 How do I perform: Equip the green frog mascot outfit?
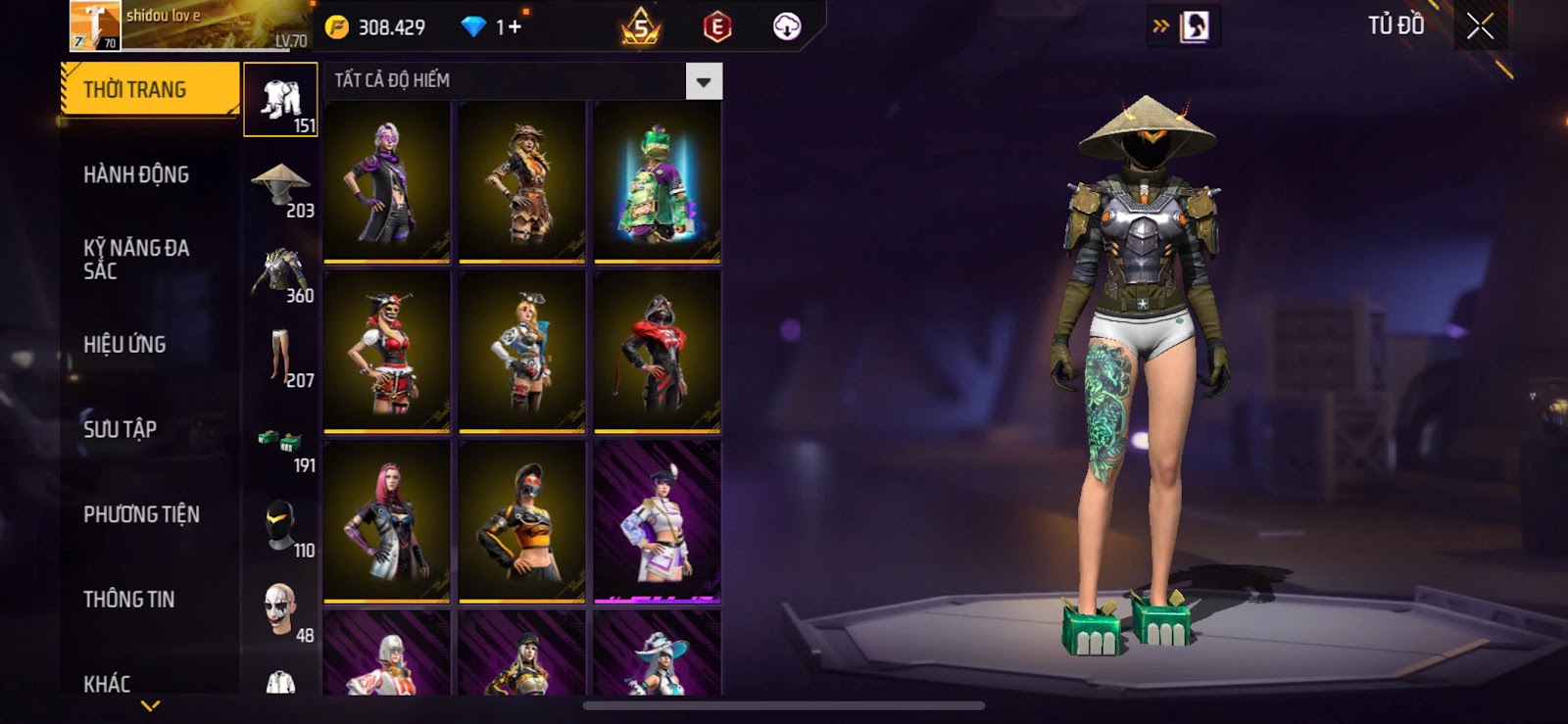tap(658, 182)
